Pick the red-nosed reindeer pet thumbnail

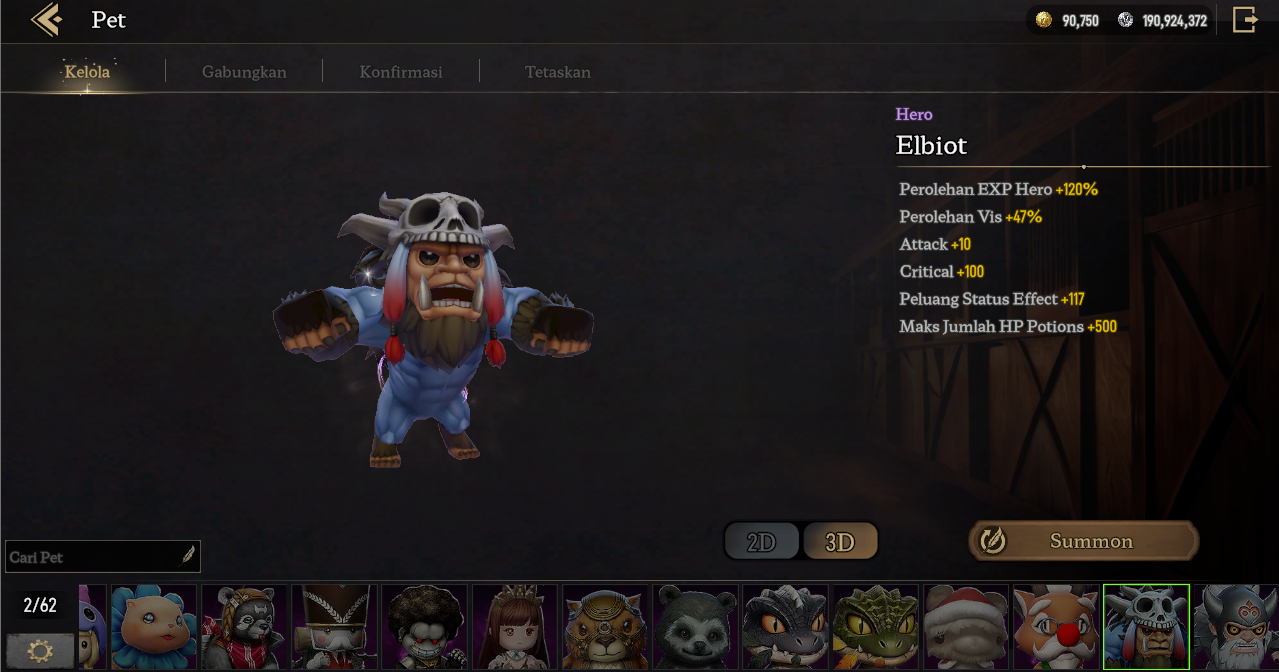[1055, 627]
